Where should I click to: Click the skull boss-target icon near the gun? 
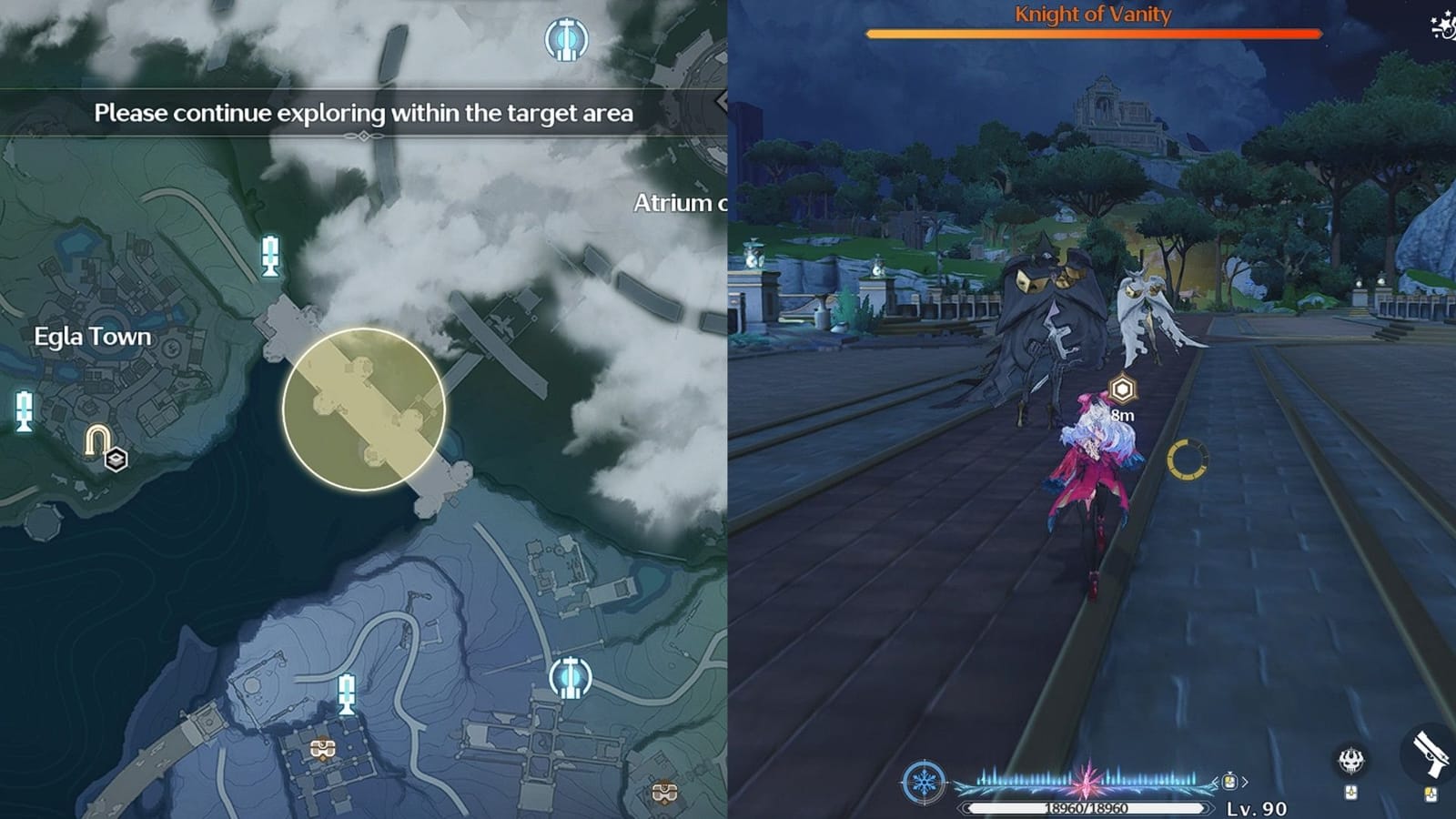pyautogui.click(x=1351, y=759)
